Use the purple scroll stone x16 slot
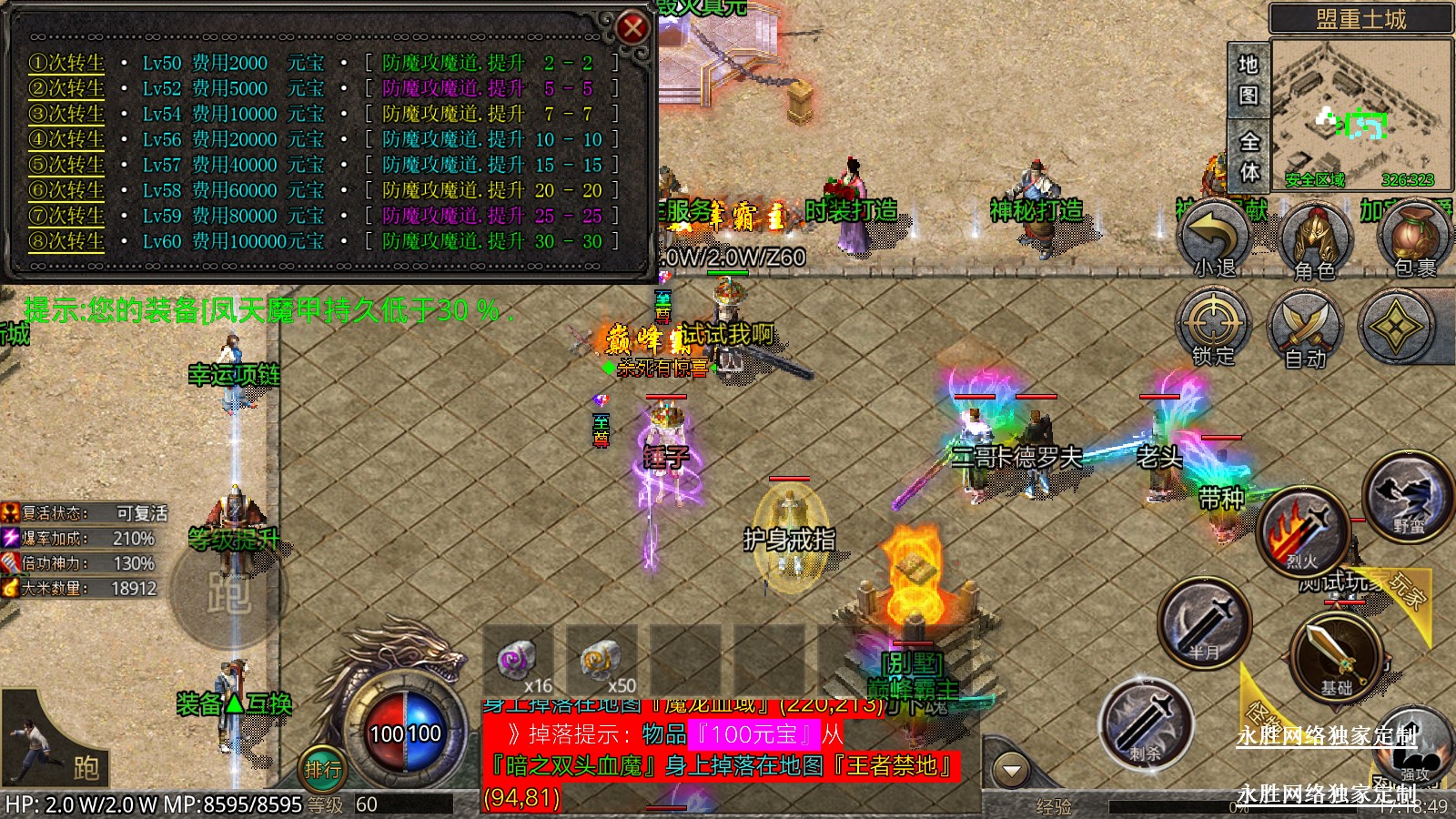 coord(519,662)
